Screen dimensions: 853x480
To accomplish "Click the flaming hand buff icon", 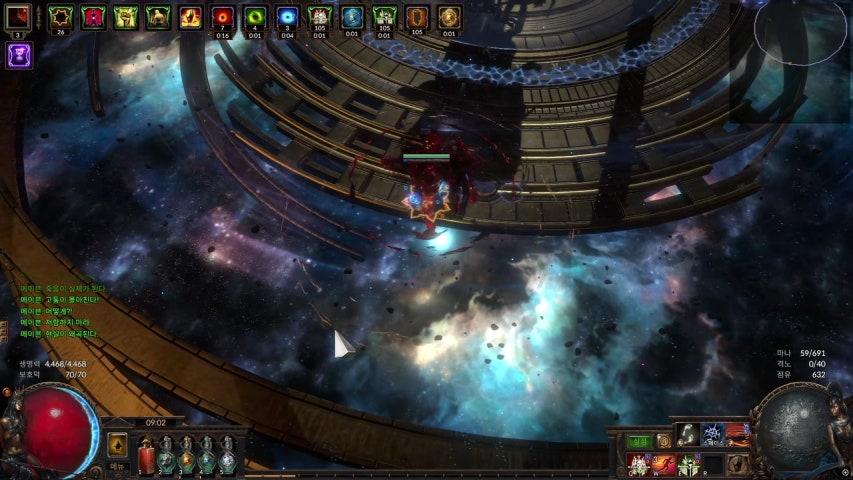I will (190, 17).
